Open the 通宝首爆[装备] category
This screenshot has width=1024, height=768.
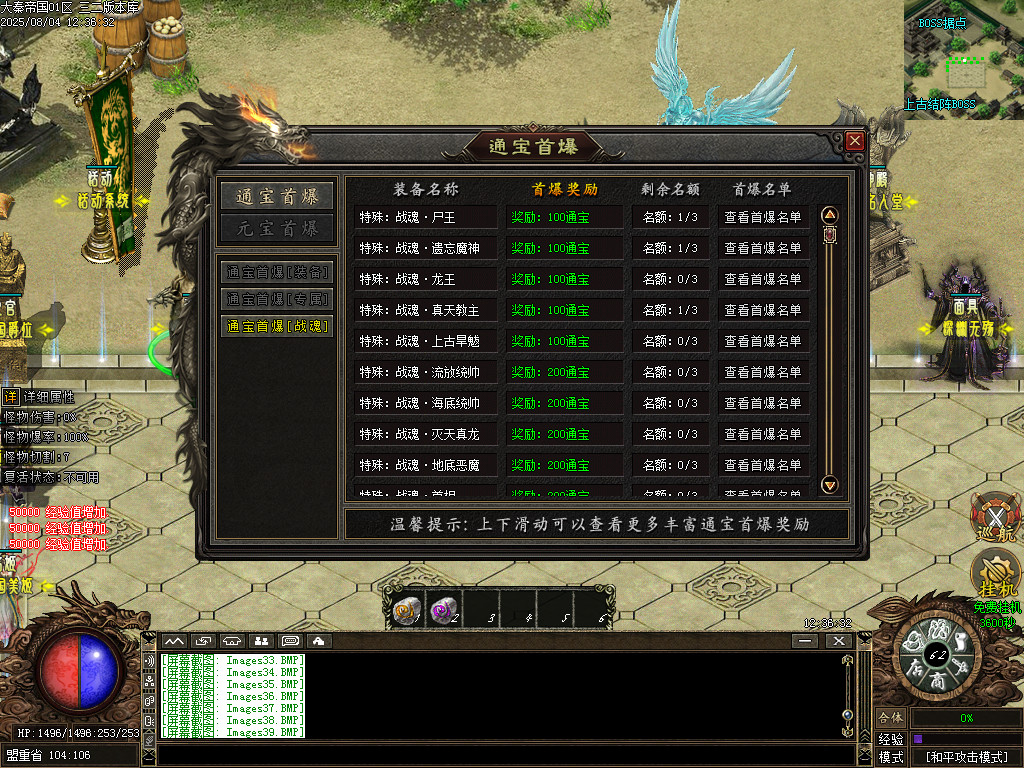click(277, 272)
